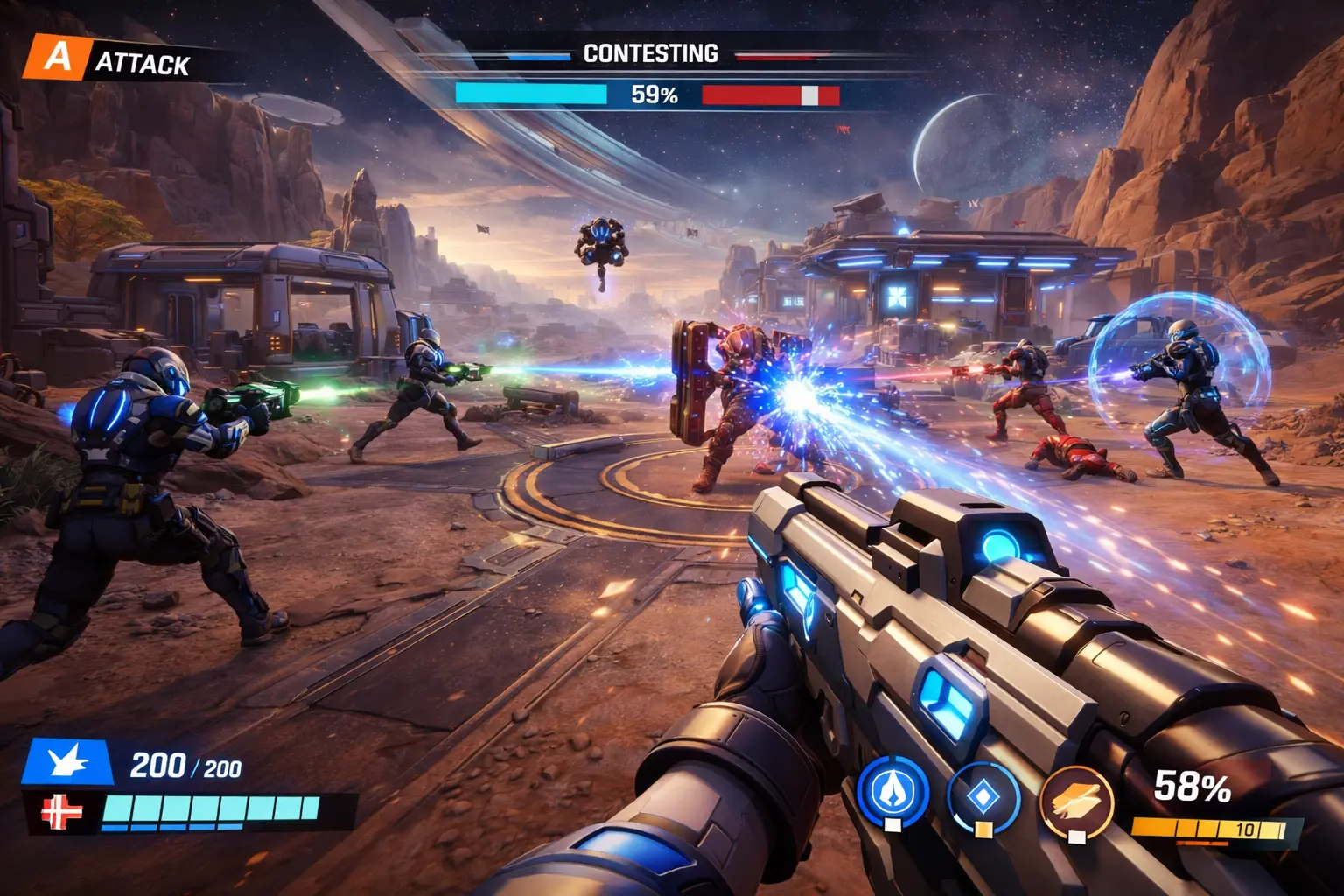Select the blue hero emblem icon
The width and height of the screenshot is (1344, 896).
[68, 761]
